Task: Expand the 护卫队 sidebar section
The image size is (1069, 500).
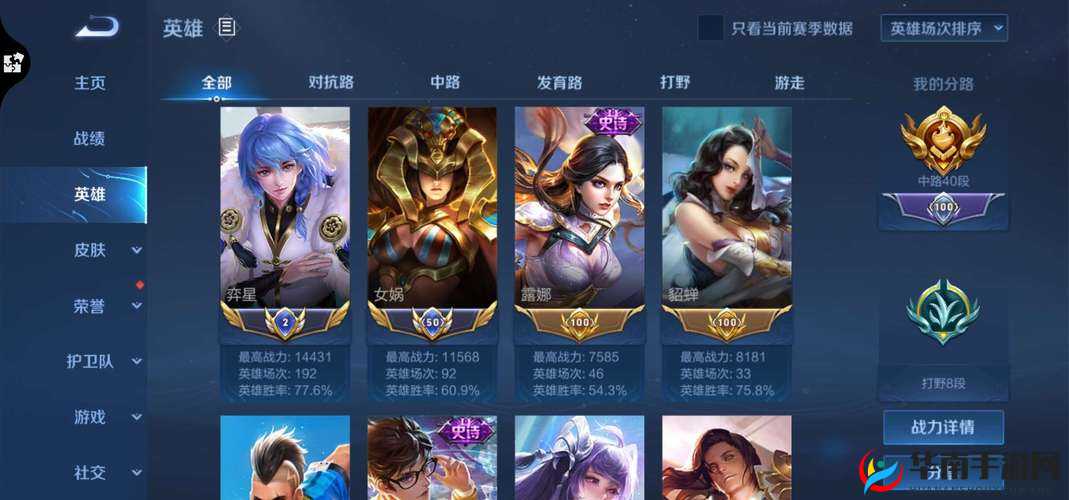Action: tap(105, 361)
